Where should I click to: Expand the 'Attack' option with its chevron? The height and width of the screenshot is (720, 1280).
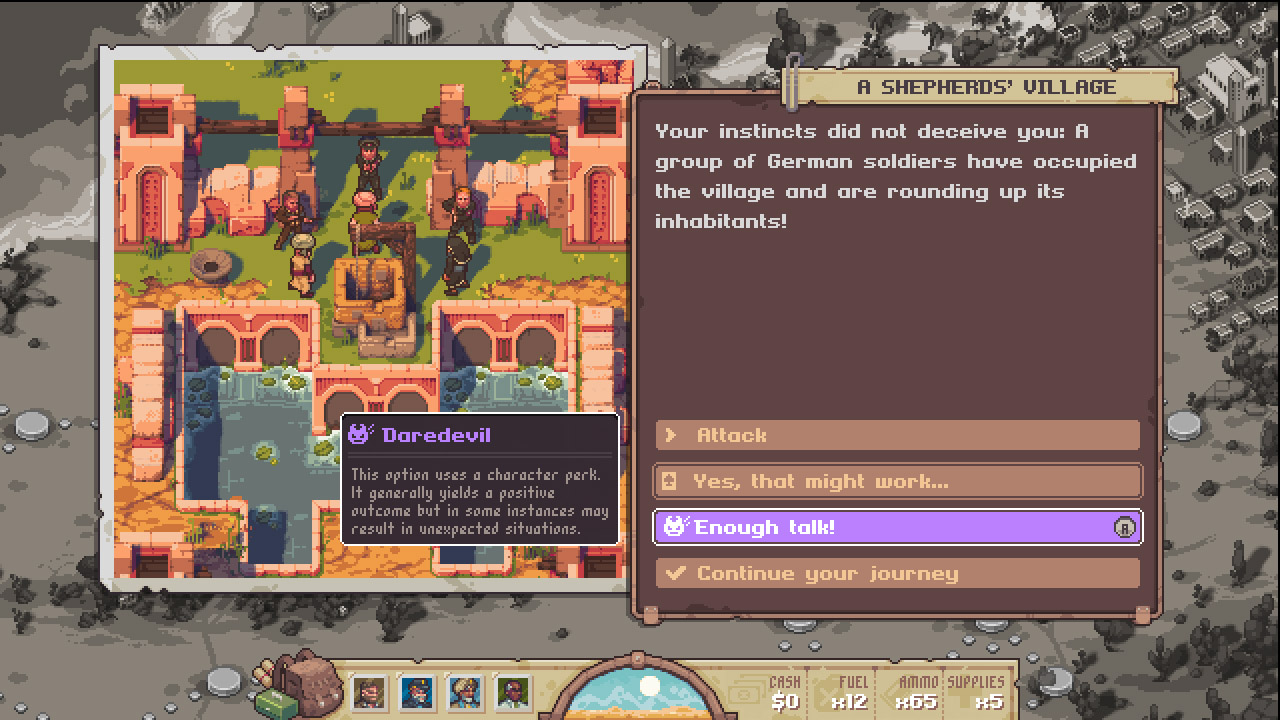pos(673,434)
